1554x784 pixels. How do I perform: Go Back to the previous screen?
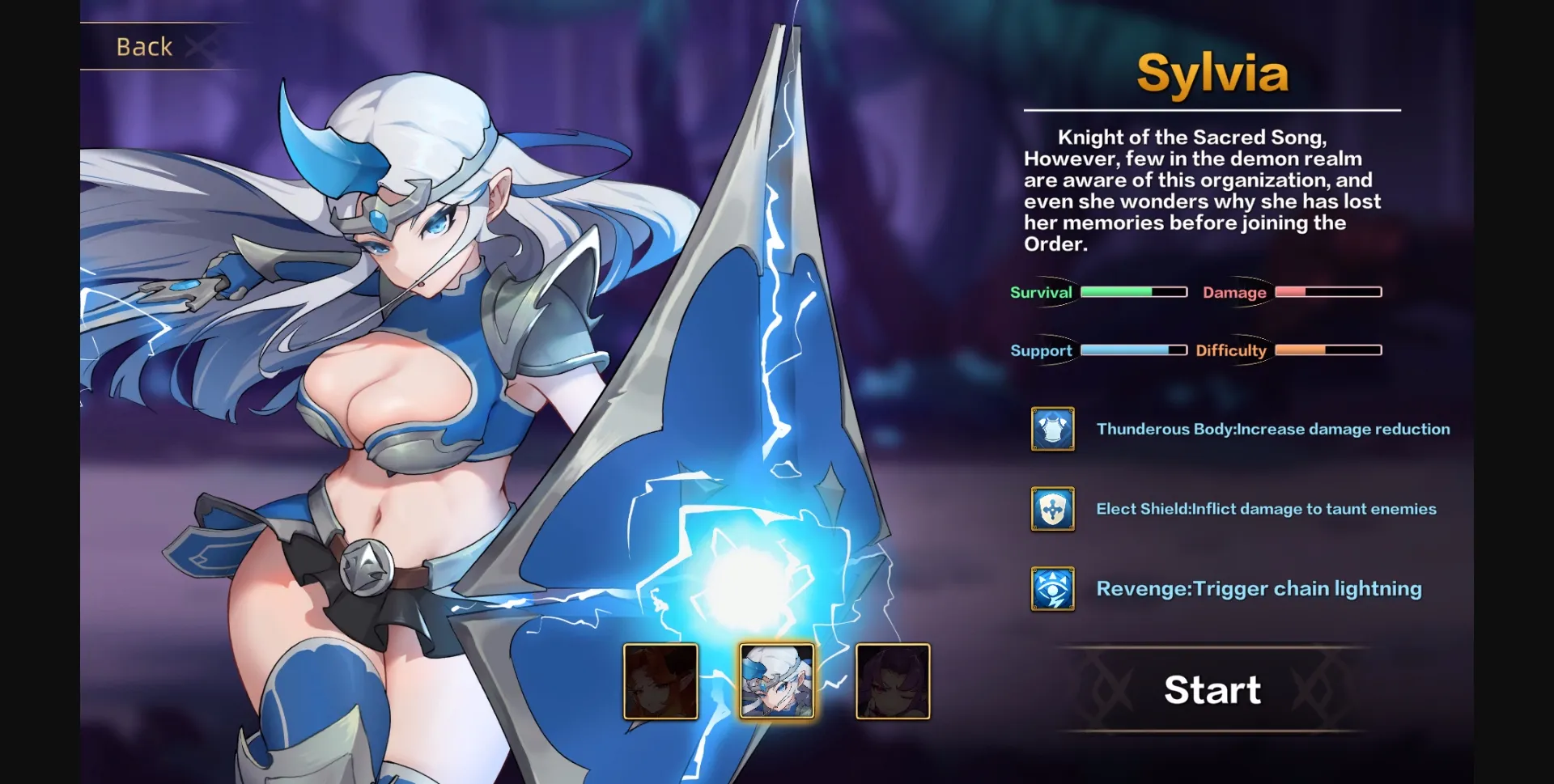coord(144,47)
